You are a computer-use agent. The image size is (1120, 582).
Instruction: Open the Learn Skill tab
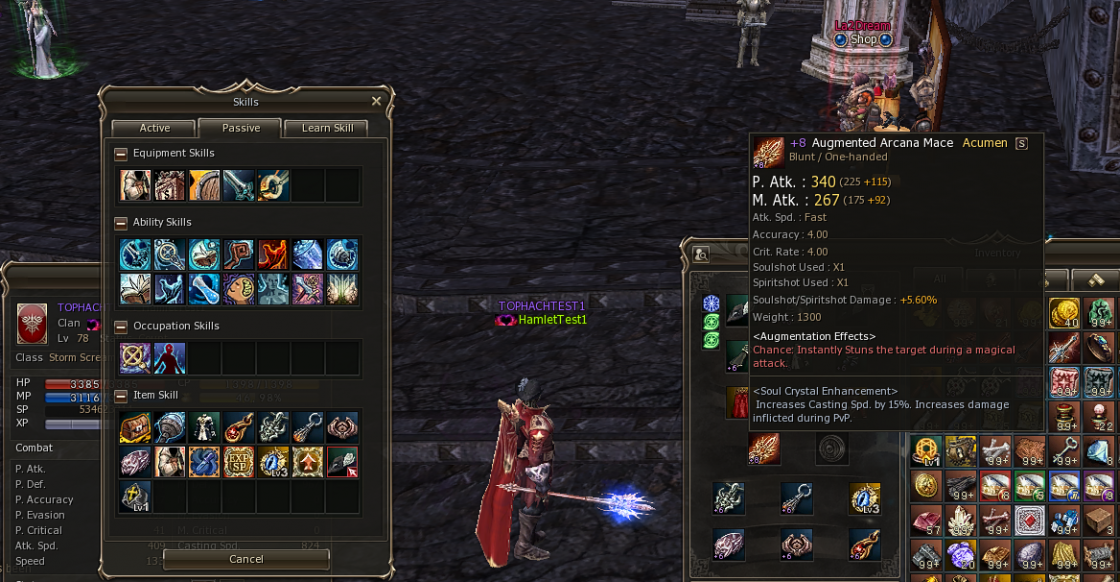point(327,128)
